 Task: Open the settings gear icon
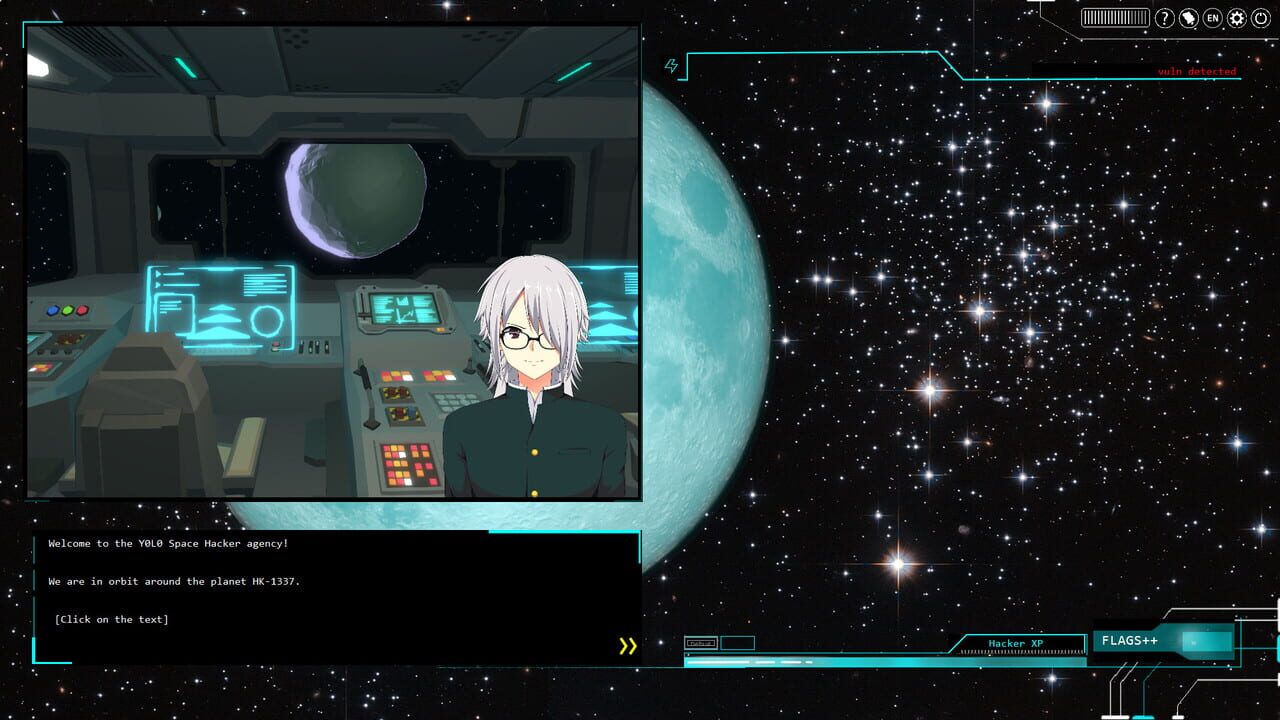point(1236,17)
